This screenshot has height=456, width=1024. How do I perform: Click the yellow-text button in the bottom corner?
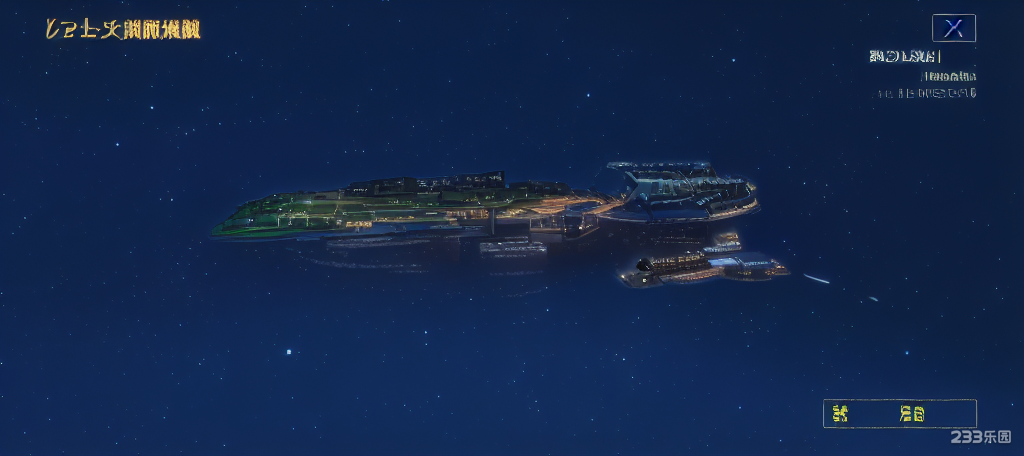(899, 413)
